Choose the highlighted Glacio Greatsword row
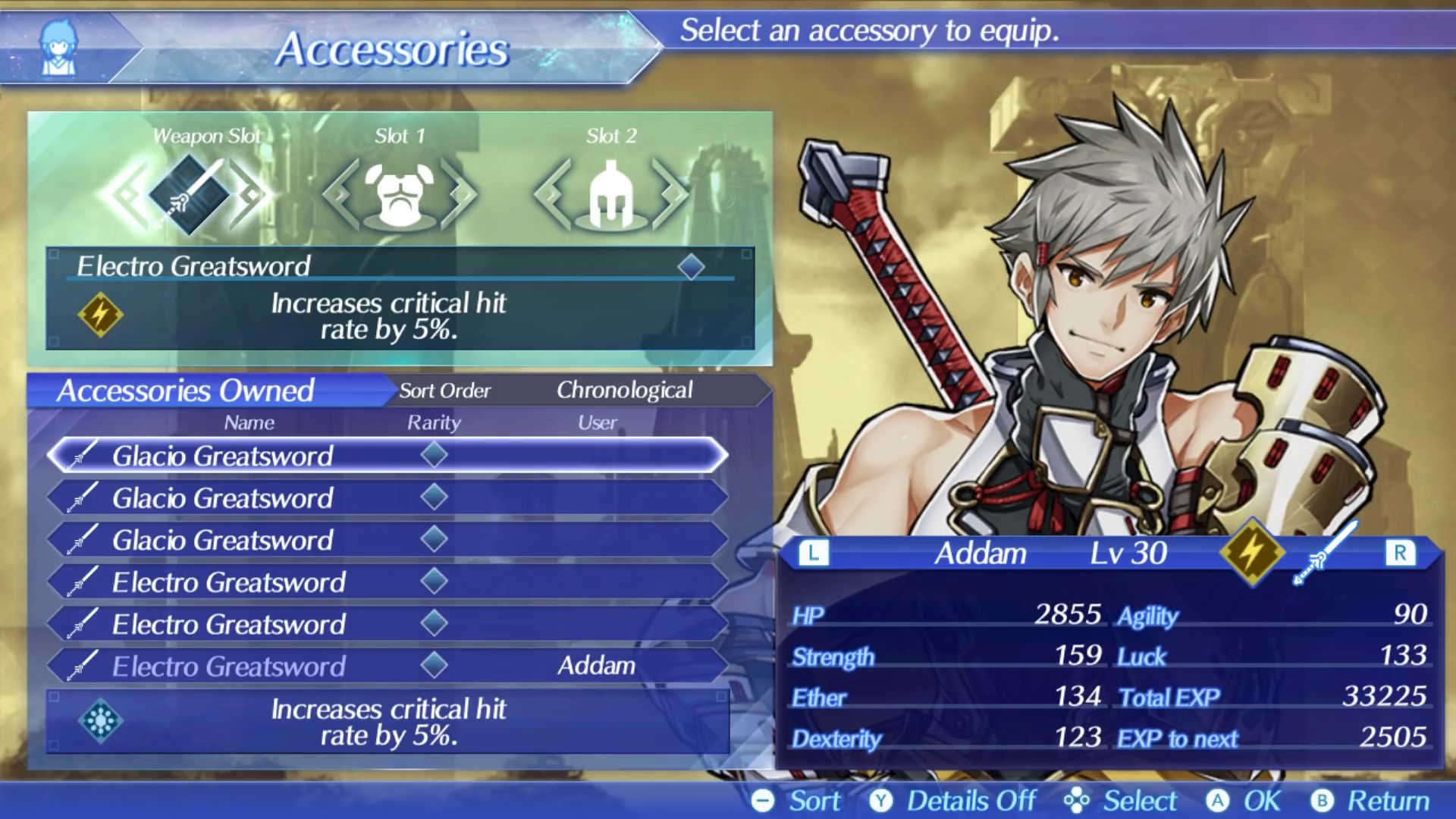1456x819 pixels. pos(387,456)
